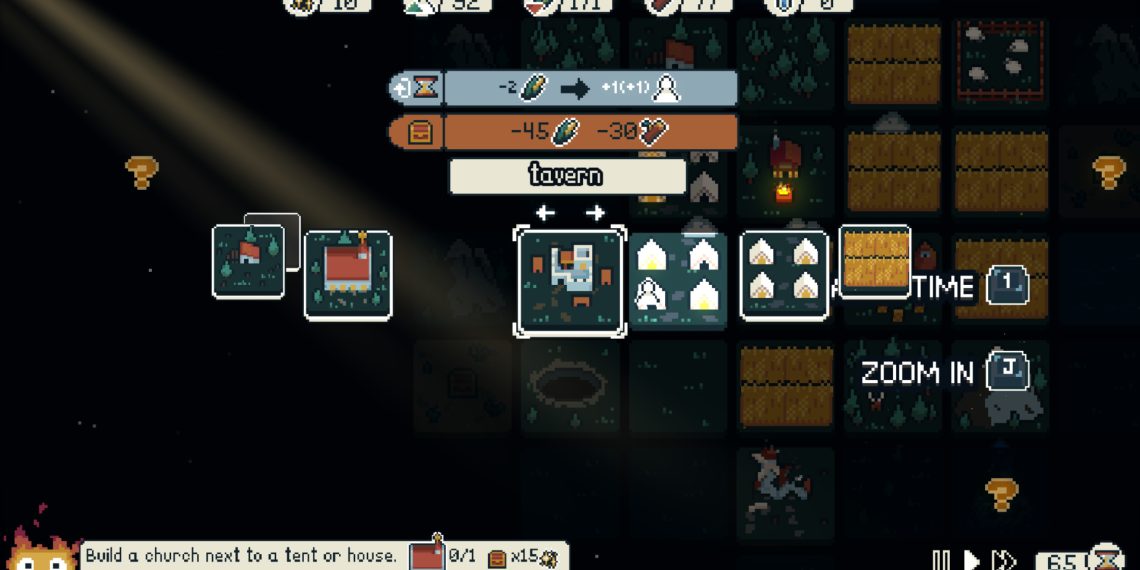Viewport: 1140px width, 570px height.
Task: Click the flame mascot advisor icon
Action: [x=40, y=548]
